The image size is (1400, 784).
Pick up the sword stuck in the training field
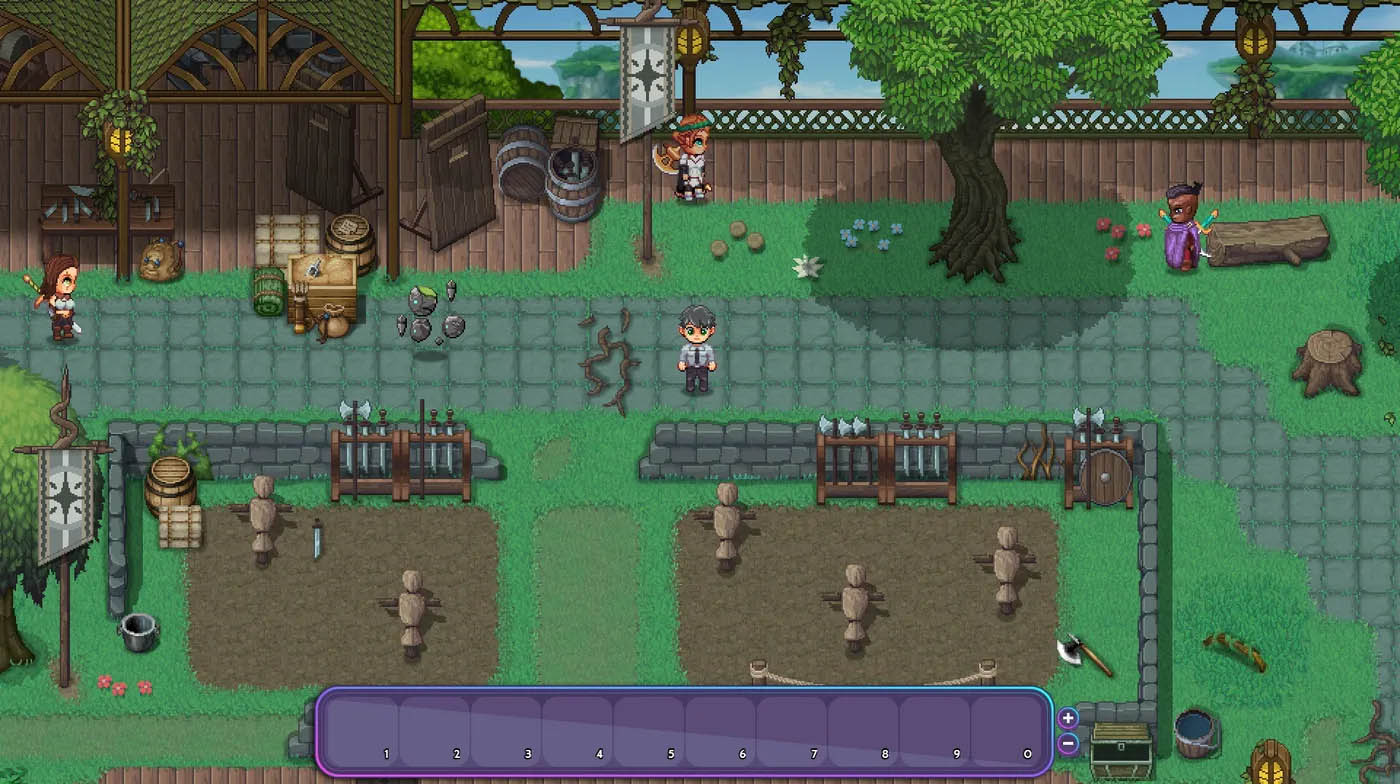tap(315, 540)
